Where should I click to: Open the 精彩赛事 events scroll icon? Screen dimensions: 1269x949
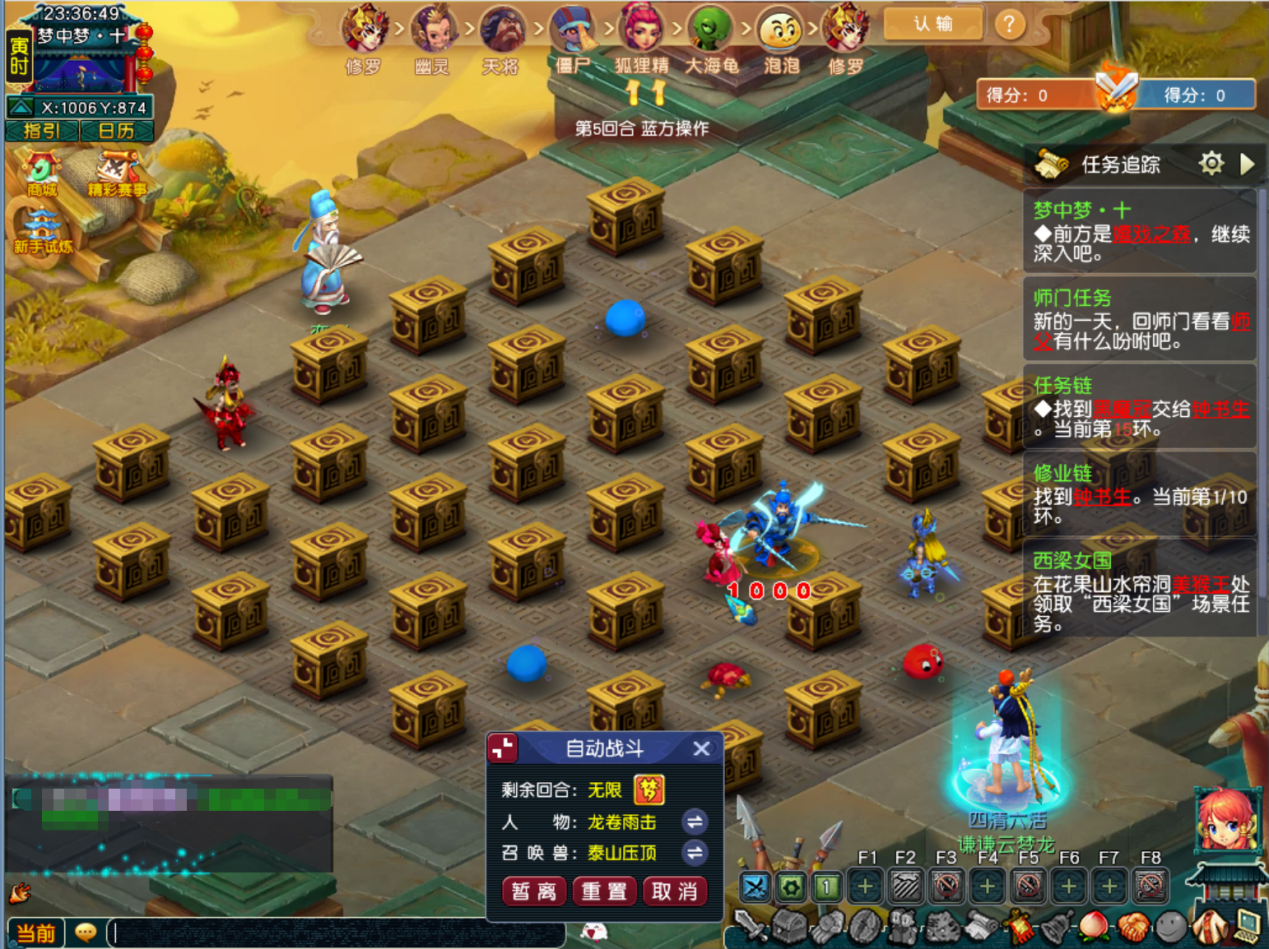click(x=117, y=174)
